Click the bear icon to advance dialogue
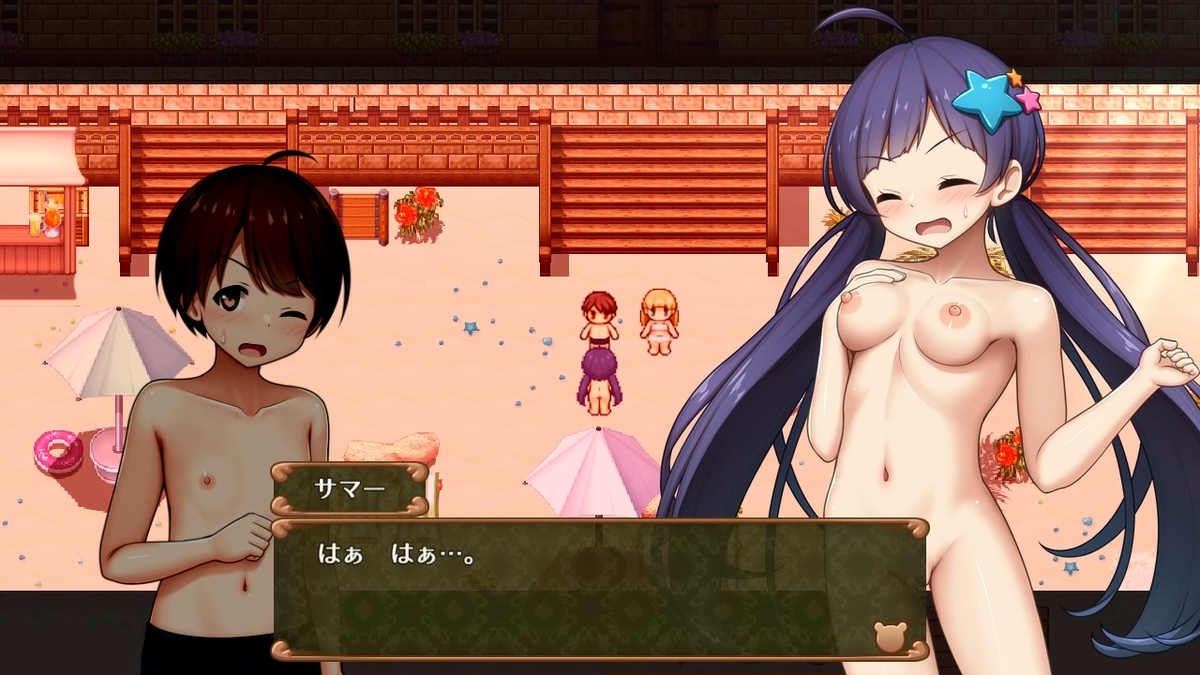 (890, 636)
